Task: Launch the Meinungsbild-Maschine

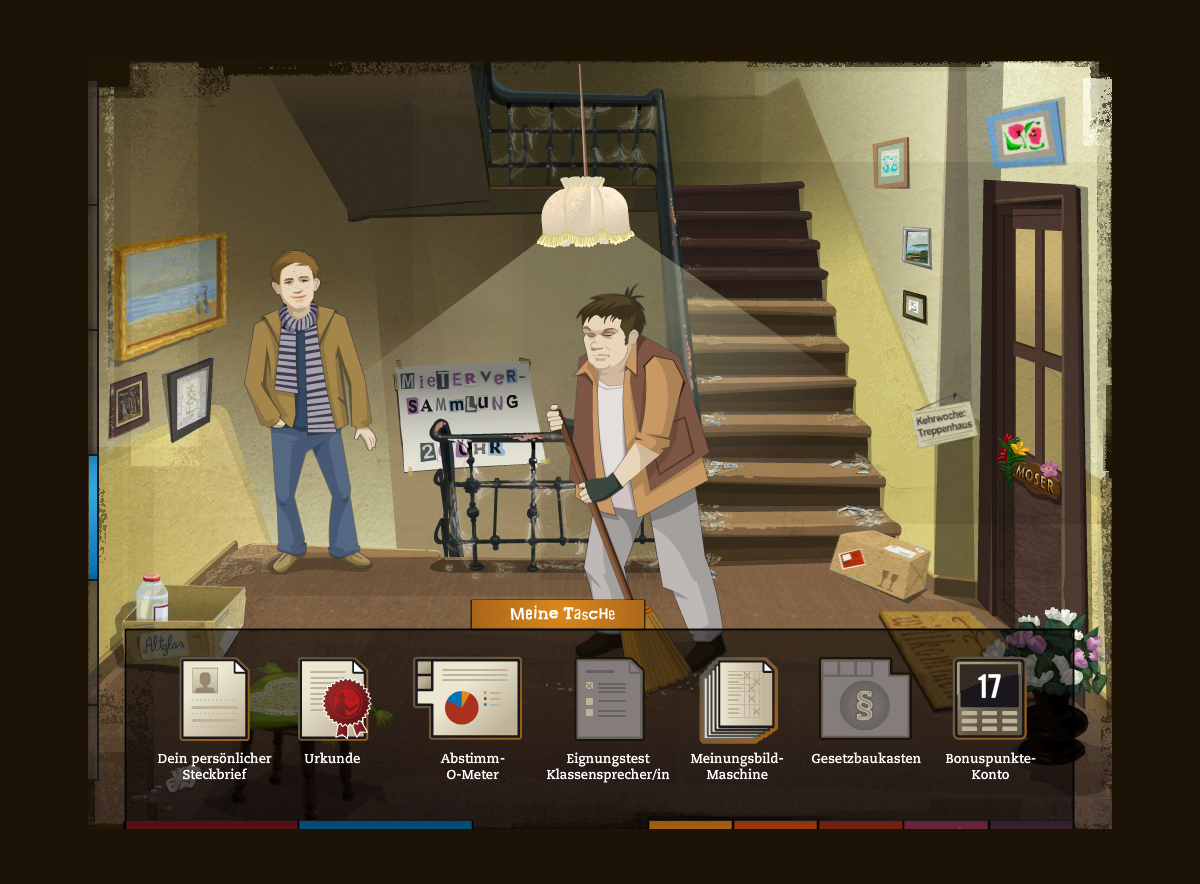Action: coord(738,700)
